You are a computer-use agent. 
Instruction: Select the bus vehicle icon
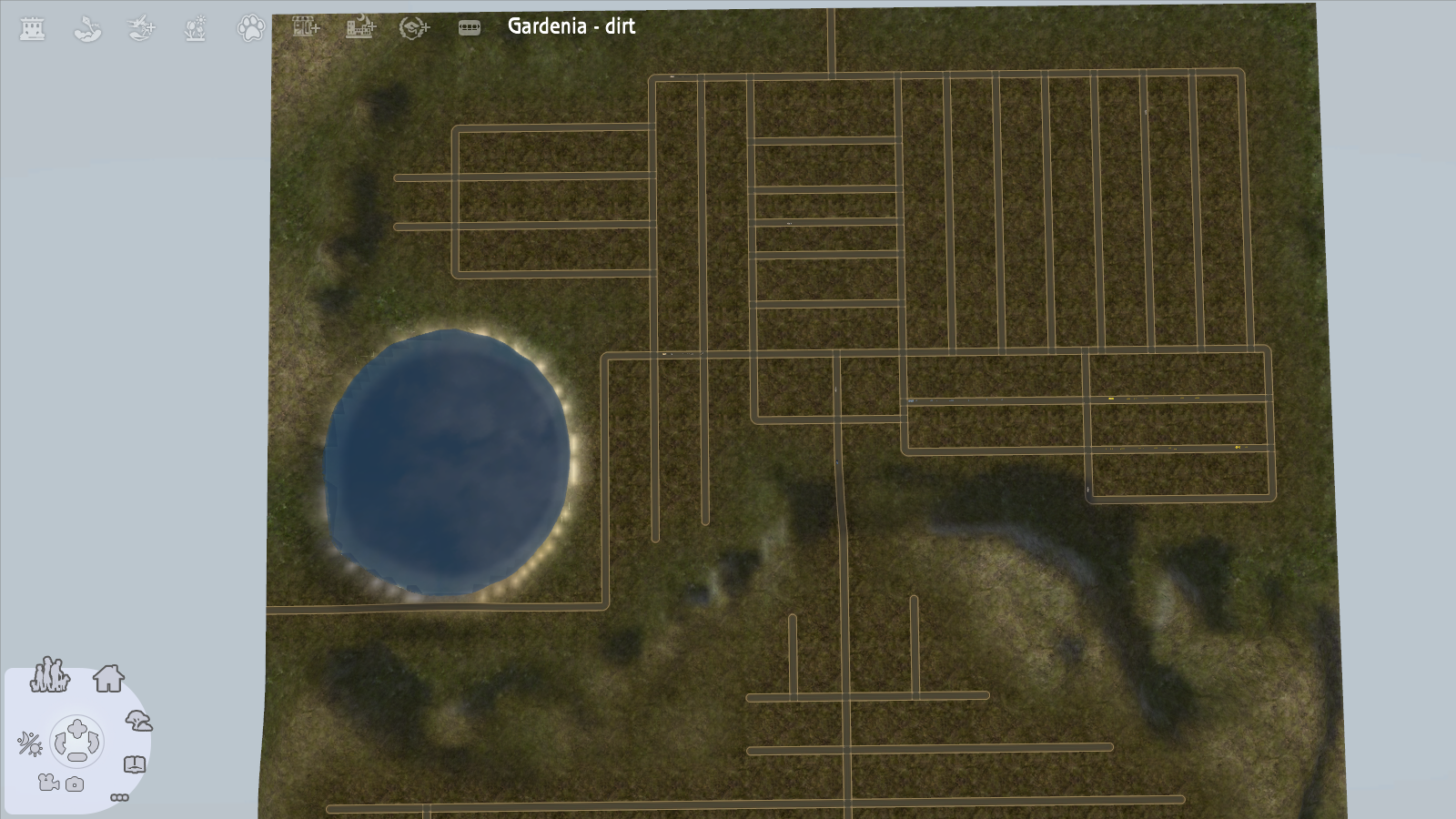click(x=469, y=27)
